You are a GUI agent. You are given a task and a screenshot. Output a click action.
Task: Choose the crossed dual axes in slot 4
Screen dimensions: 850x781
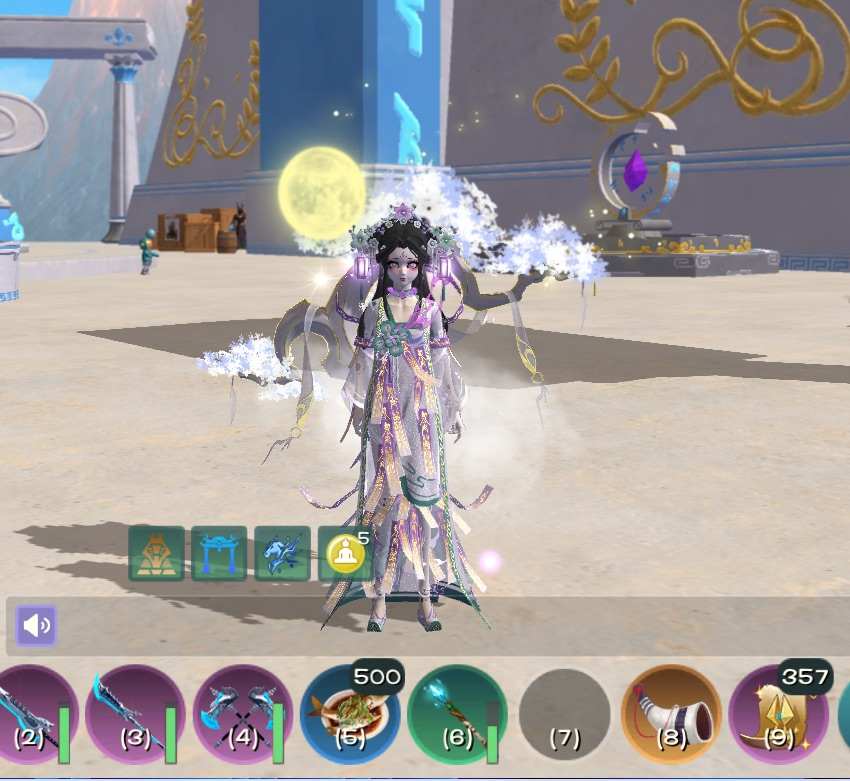[243, 713]
